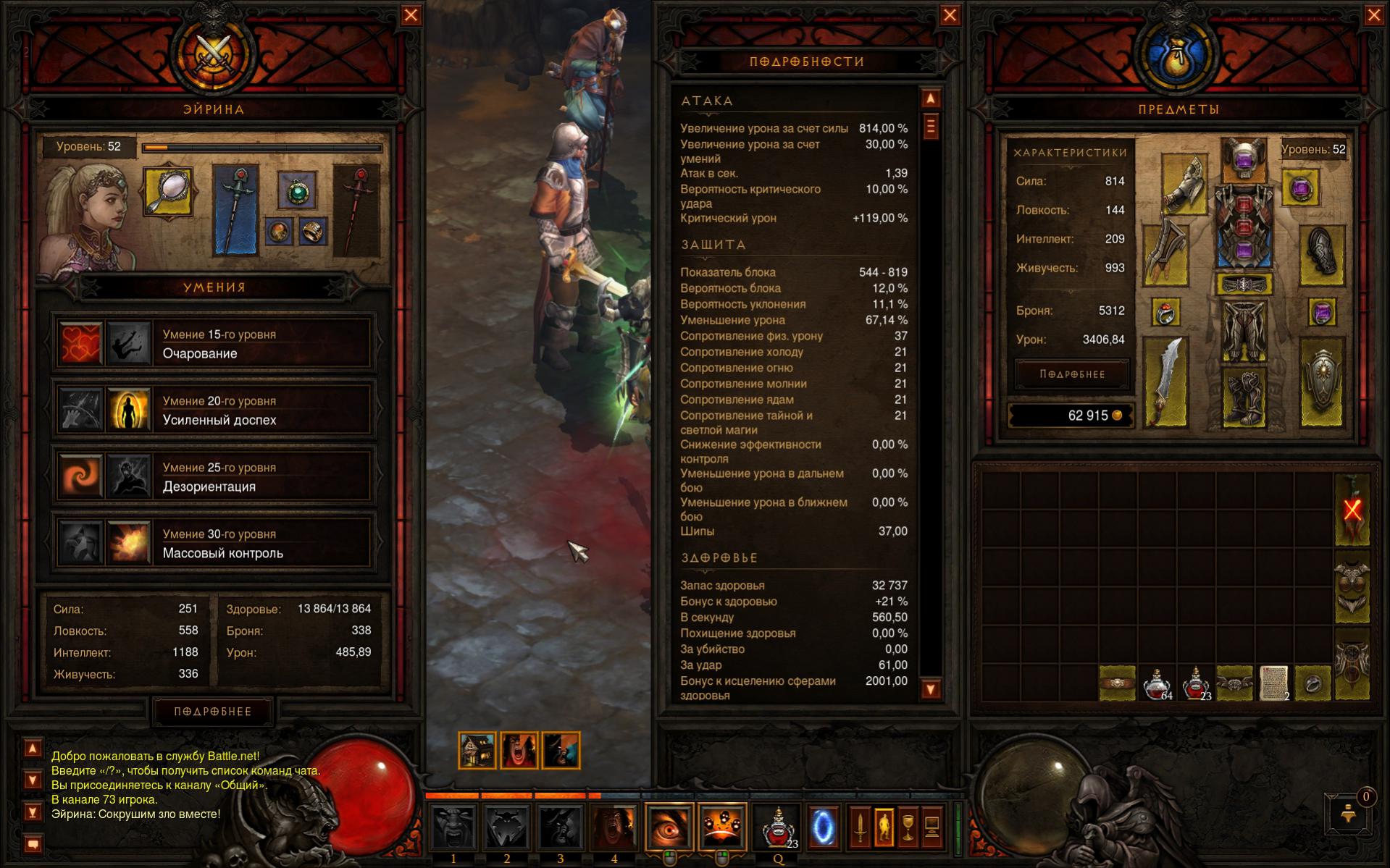Select the equipped shield slot
Viewport: 1390px width, 868px height.
tap(1321, 382)
